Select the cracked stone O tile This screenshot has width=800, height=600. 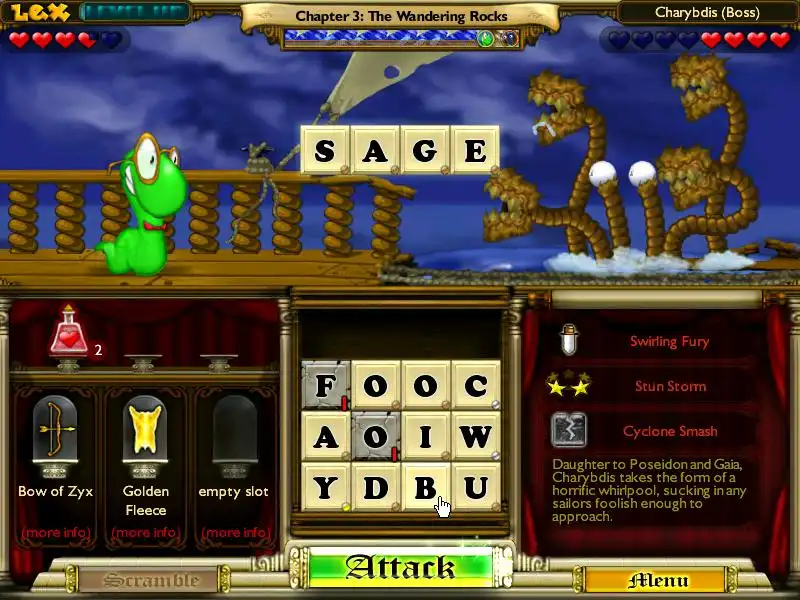coord(375,436)
